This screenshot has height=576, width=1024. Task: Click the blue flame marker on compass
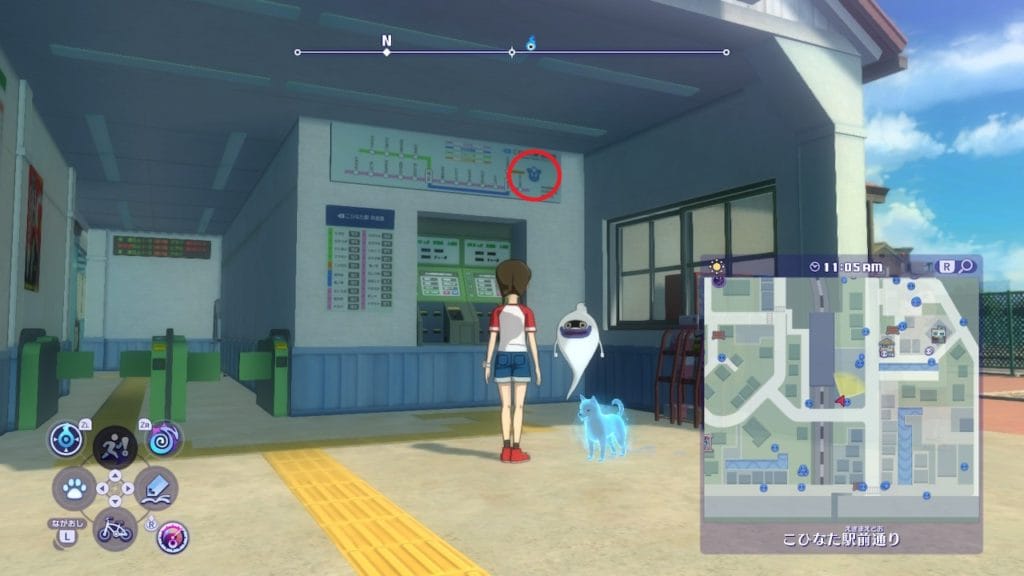[x=531, y=43]
